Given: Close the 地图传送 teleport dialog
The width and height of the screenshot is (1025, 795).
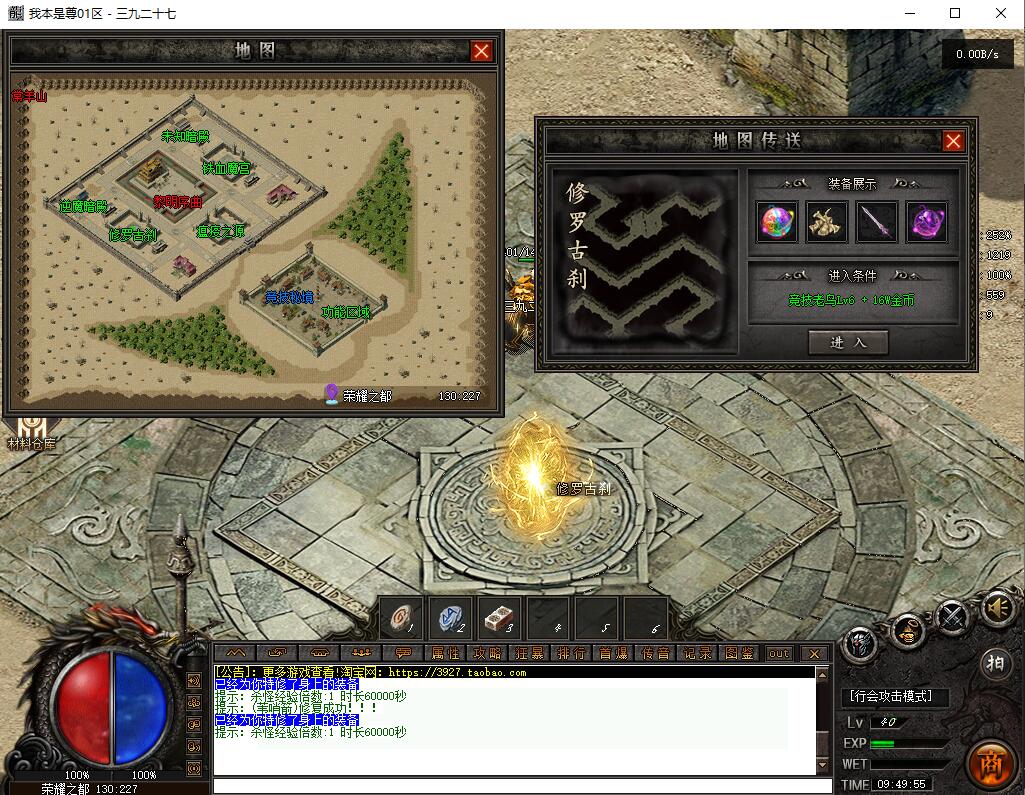Looking at the screenshot, I should tap(953, 141).
